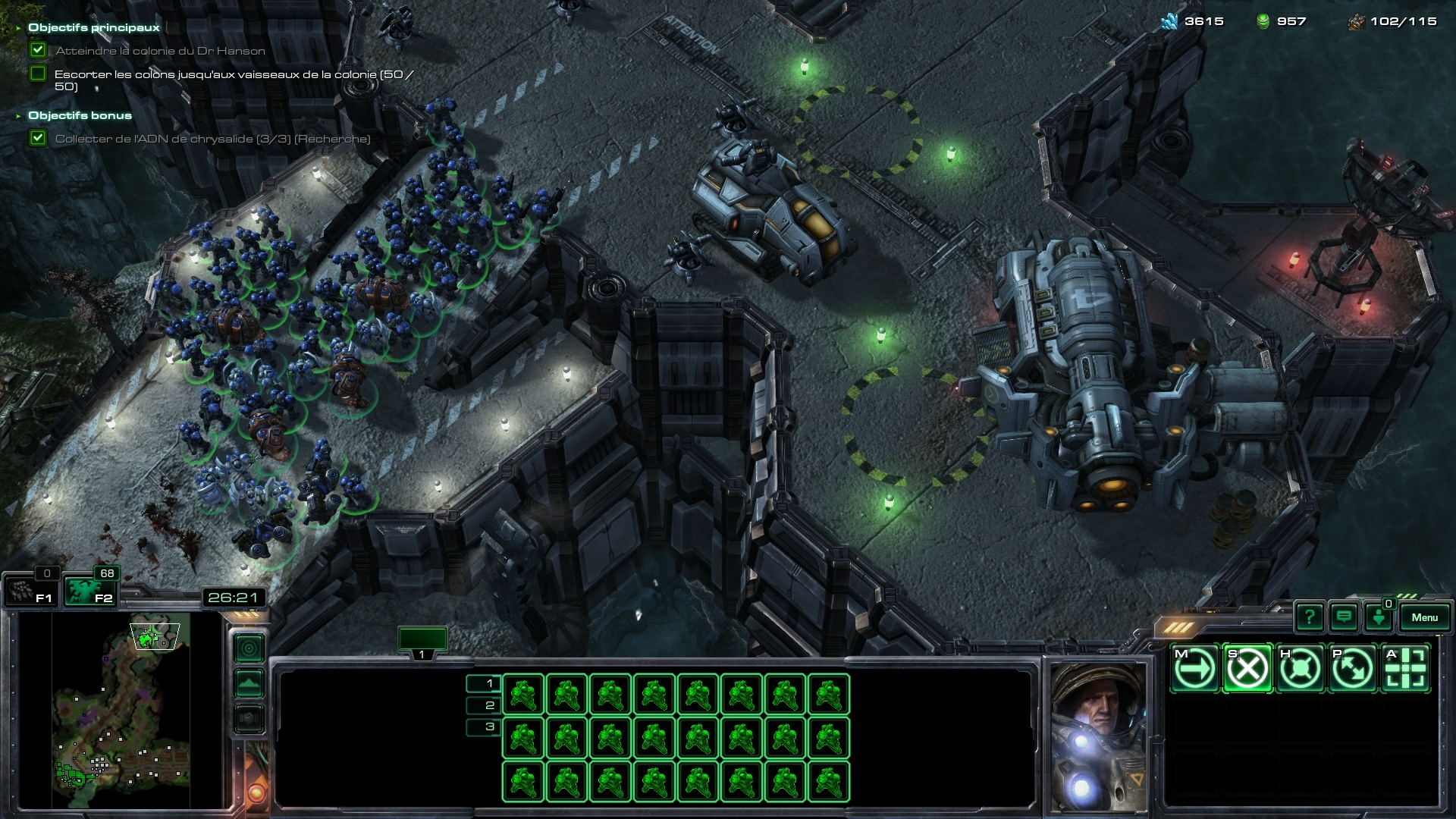Image resolution: width=1456 pixels, height=819 pixels.
Task: Select control group 1 tab
Action: click(x=422, y=641)
